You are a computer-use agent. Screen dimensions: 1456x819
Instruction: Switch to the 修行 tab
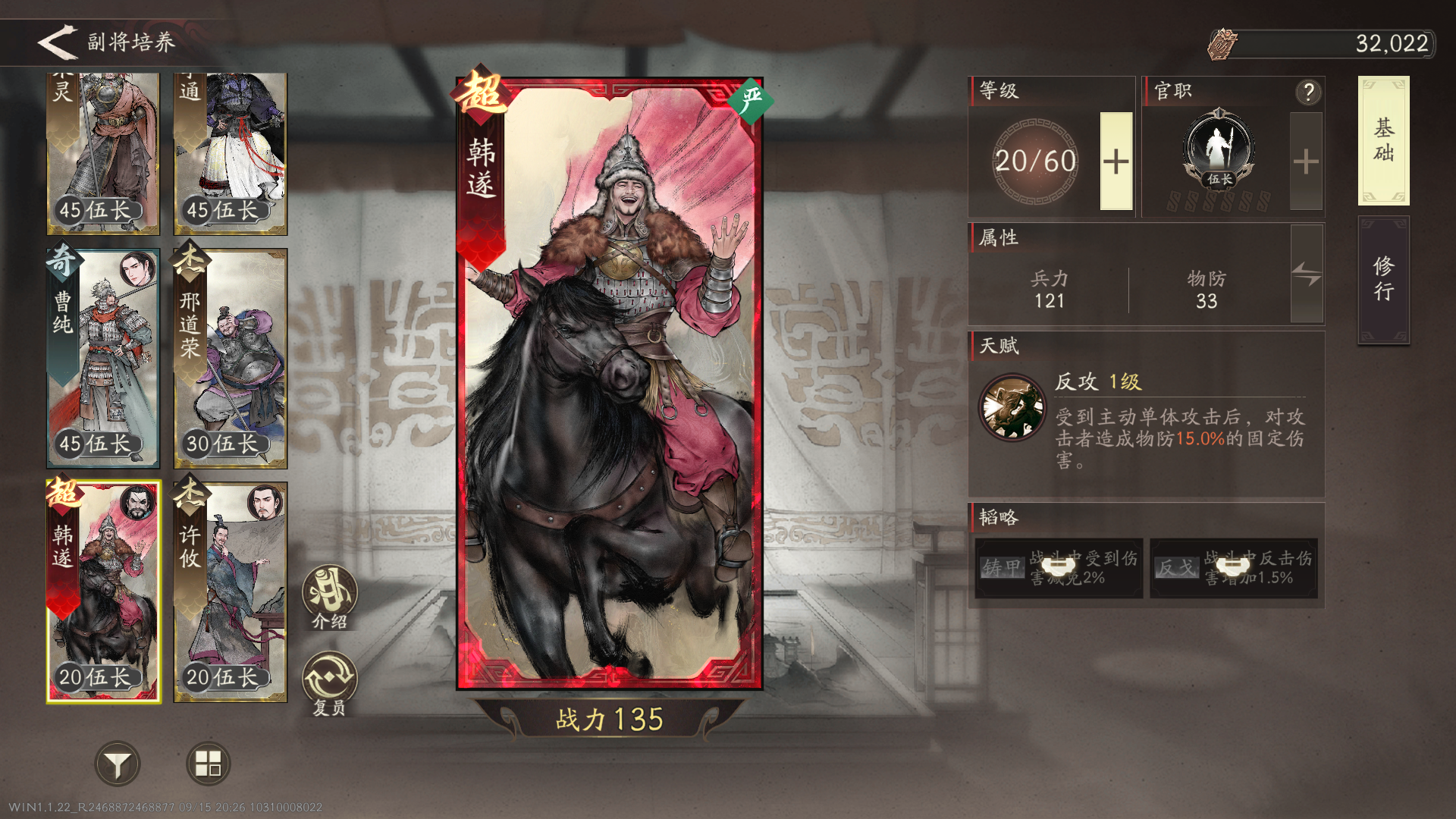point(1383,278)
